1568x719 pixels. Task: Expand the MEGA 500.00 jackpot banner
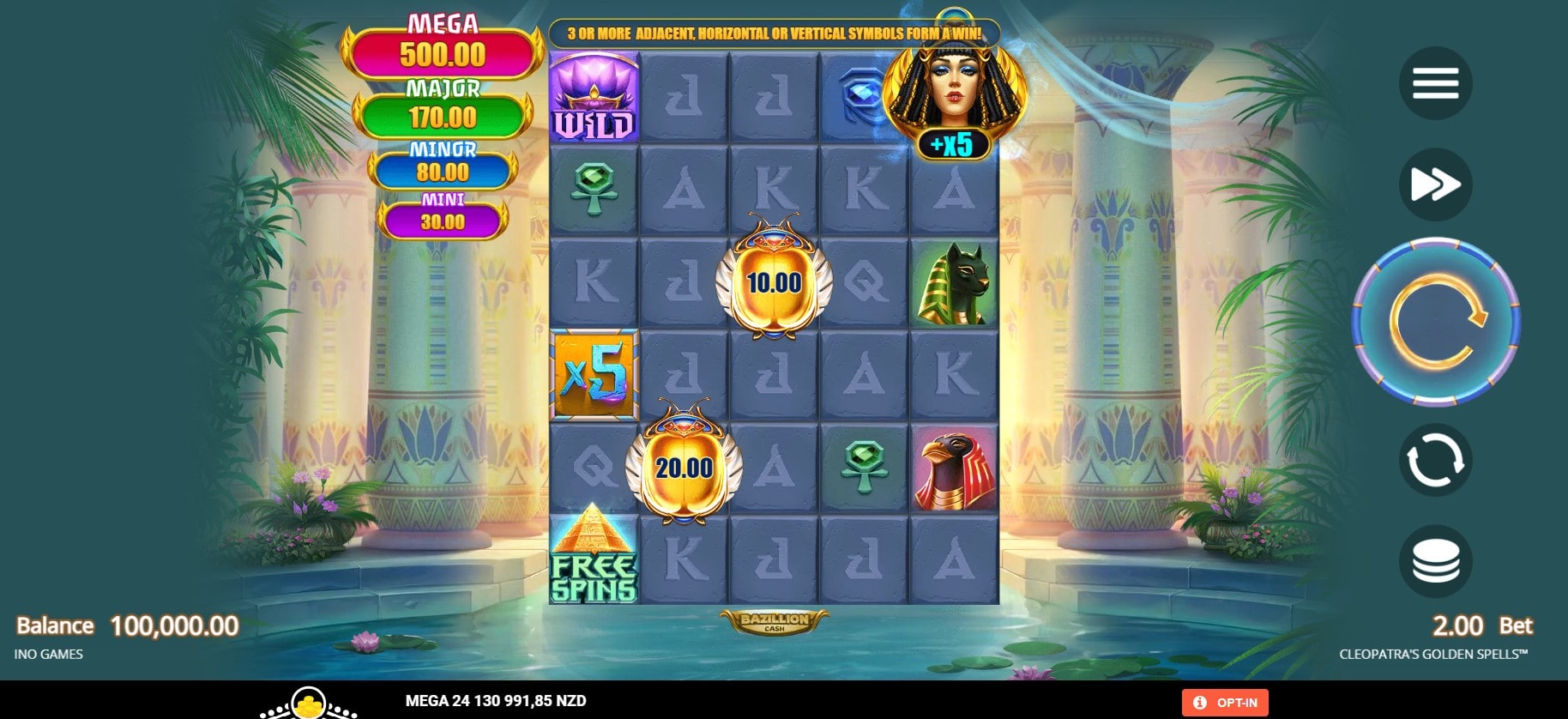pyautogui.click(x=437, y=41)
